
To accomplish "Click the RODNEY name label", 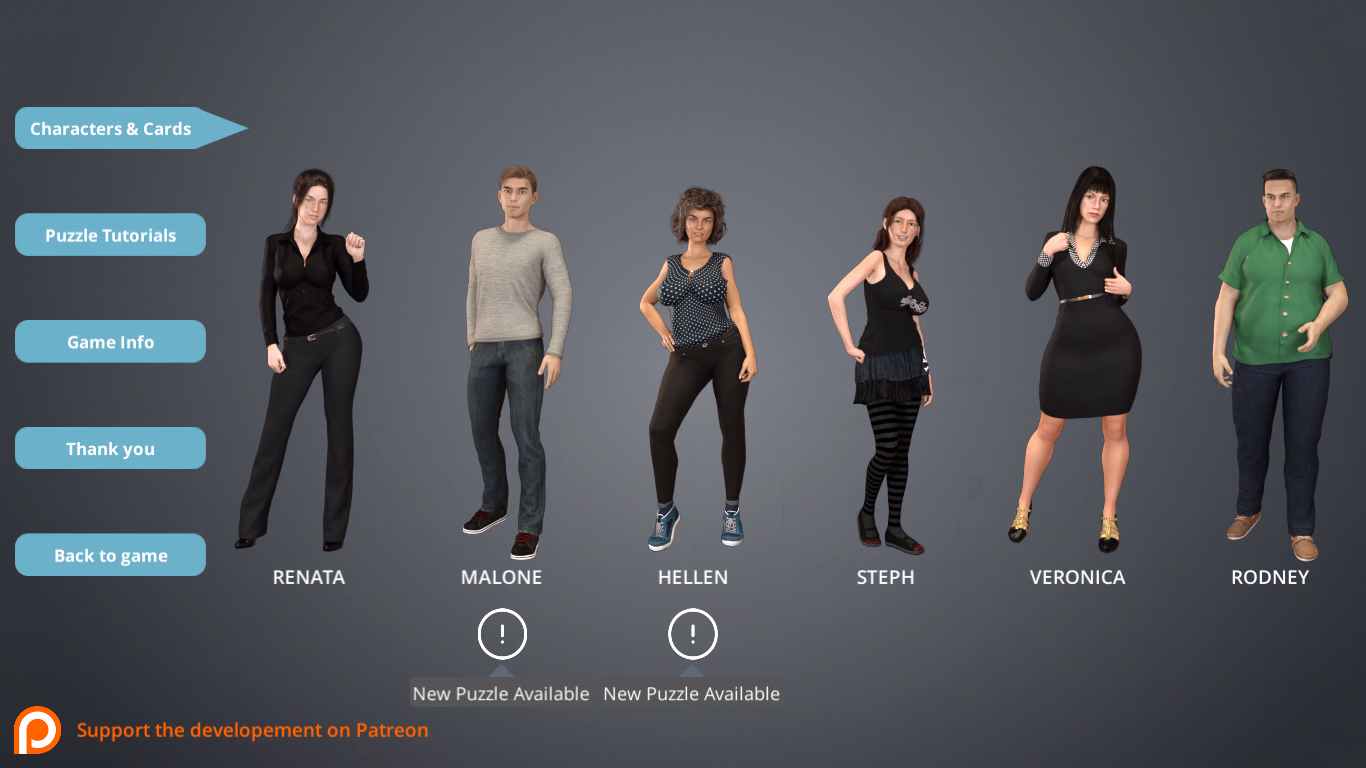I will [x=1270, y=577].
